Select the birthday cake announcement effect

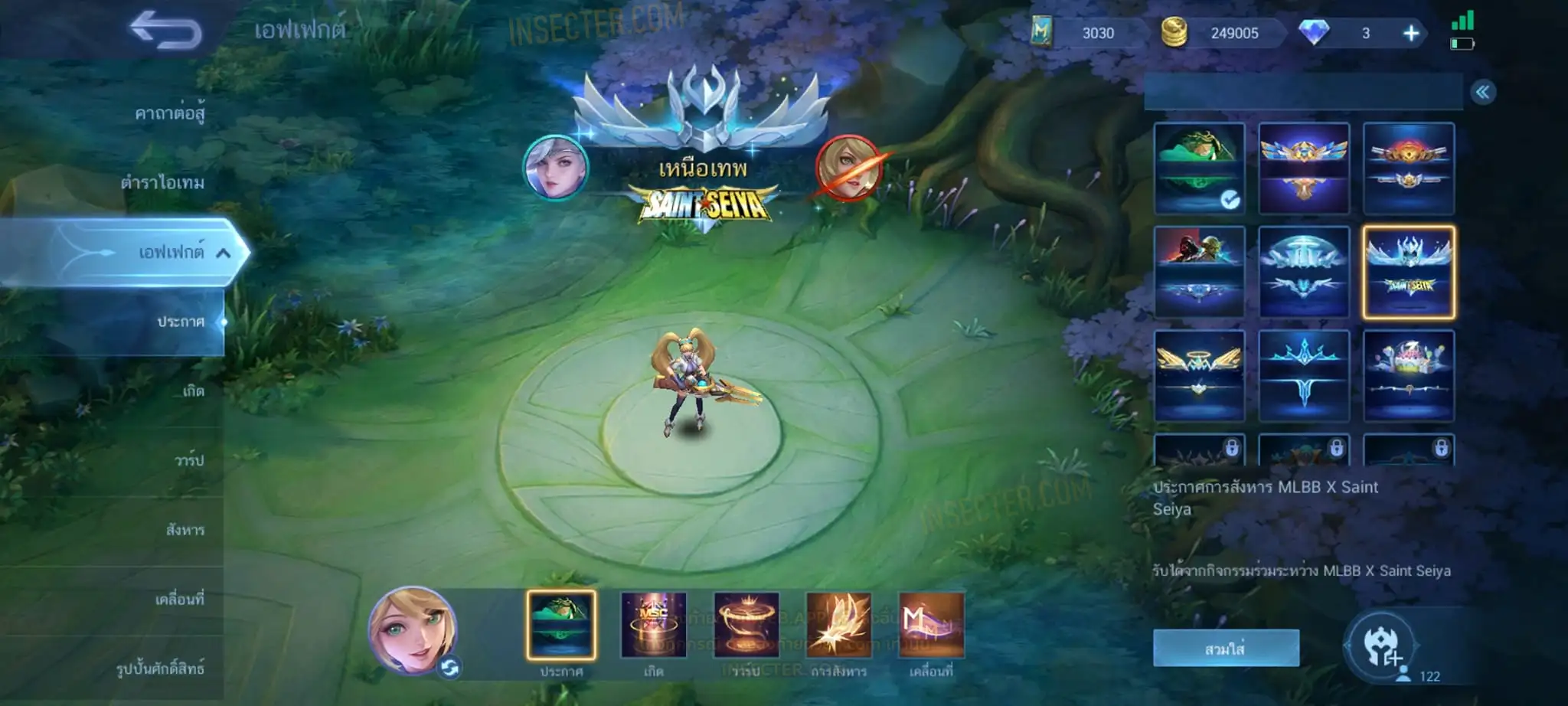tap(1408, 375)
